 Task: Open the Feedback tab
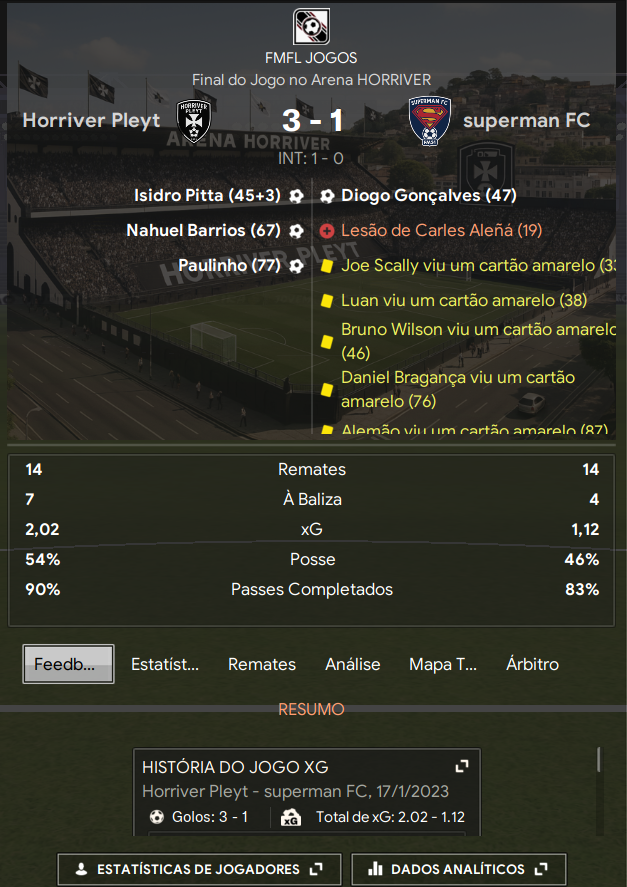[x=68, y=664]
